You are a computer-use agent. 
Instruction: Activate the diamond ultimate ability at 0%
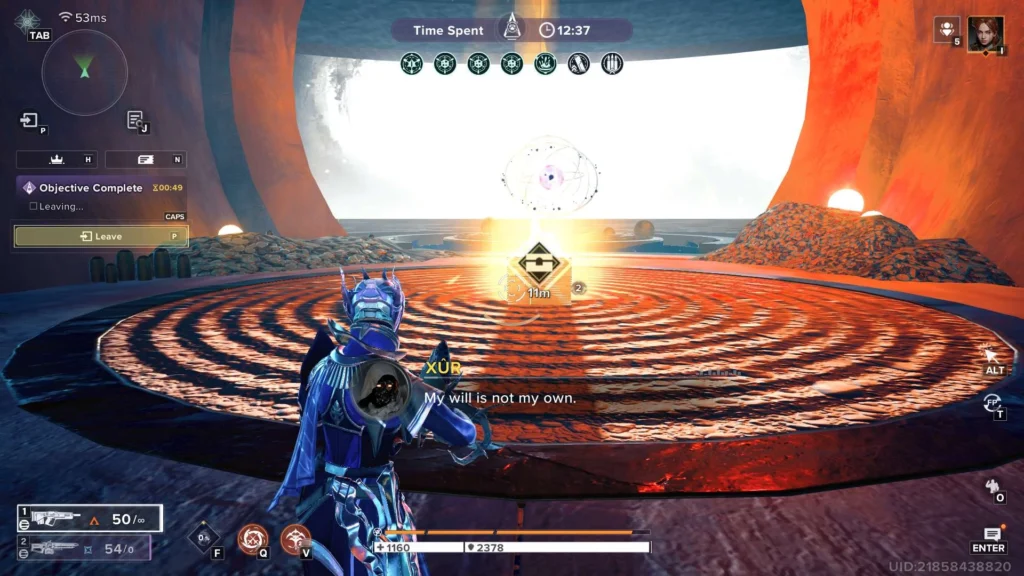click(x=203, y=537)
